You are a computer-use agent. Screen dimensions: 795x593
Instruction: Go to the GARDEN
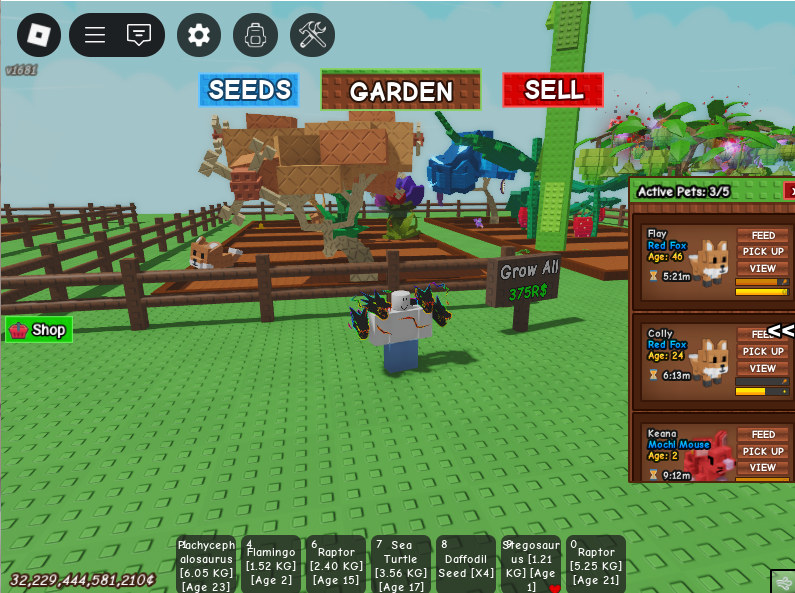pyautogui.click(x=400, y=91)
